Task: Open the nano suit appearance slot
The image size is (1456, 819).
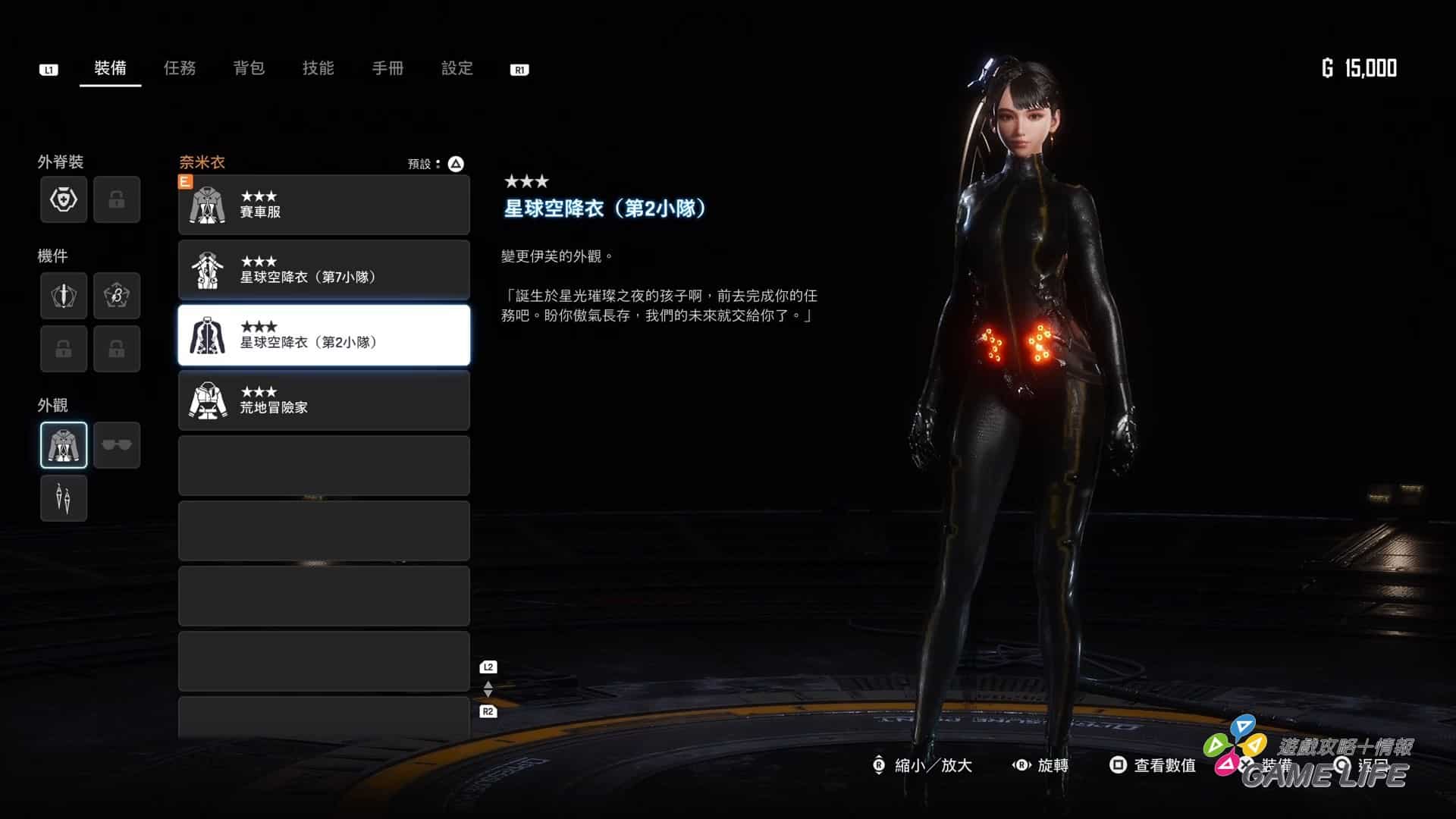Action: (x=64, y=445)
